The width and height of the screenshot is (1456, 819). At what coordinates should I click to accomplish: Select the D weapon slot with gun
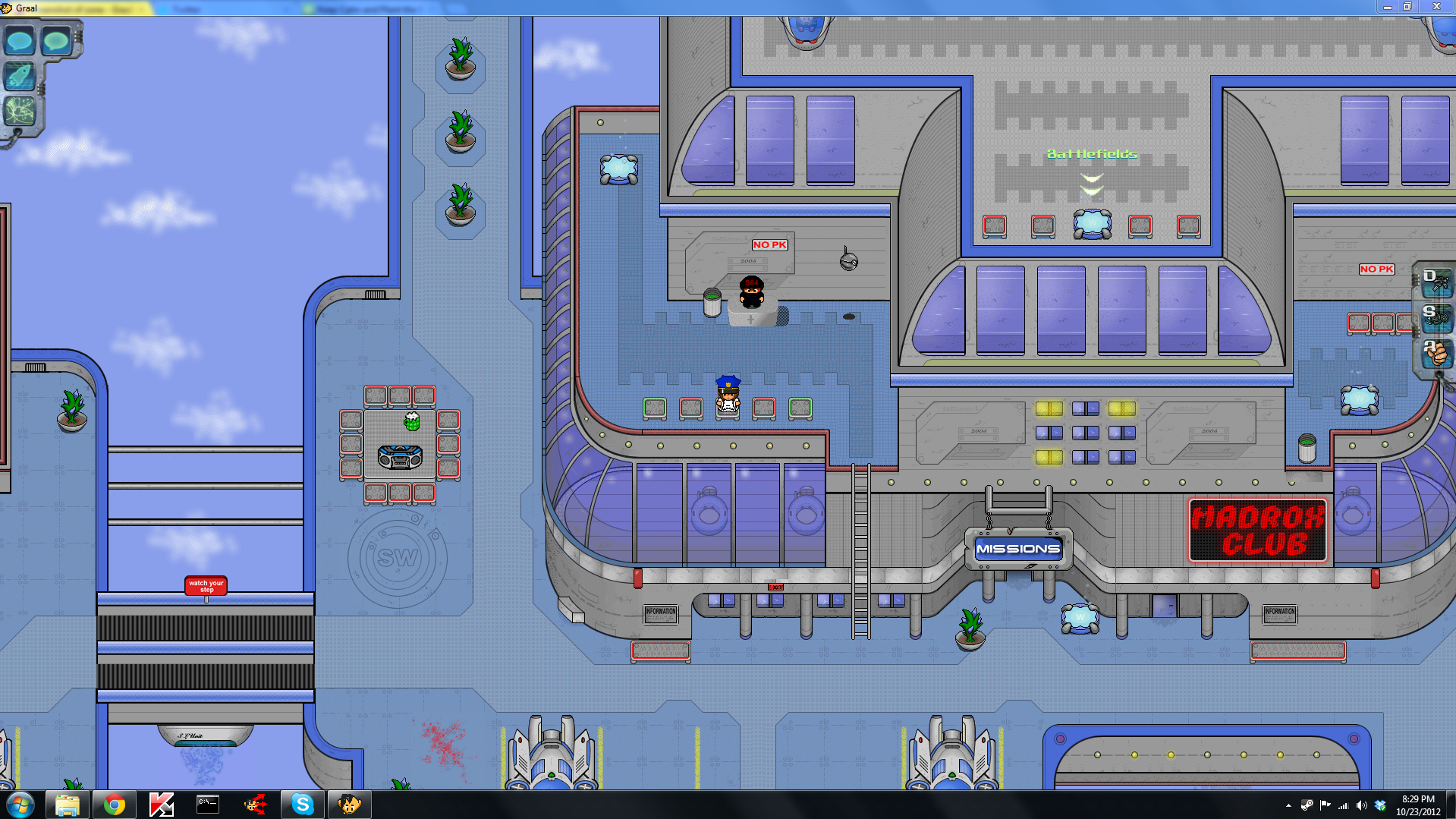tap(1437, 282)
